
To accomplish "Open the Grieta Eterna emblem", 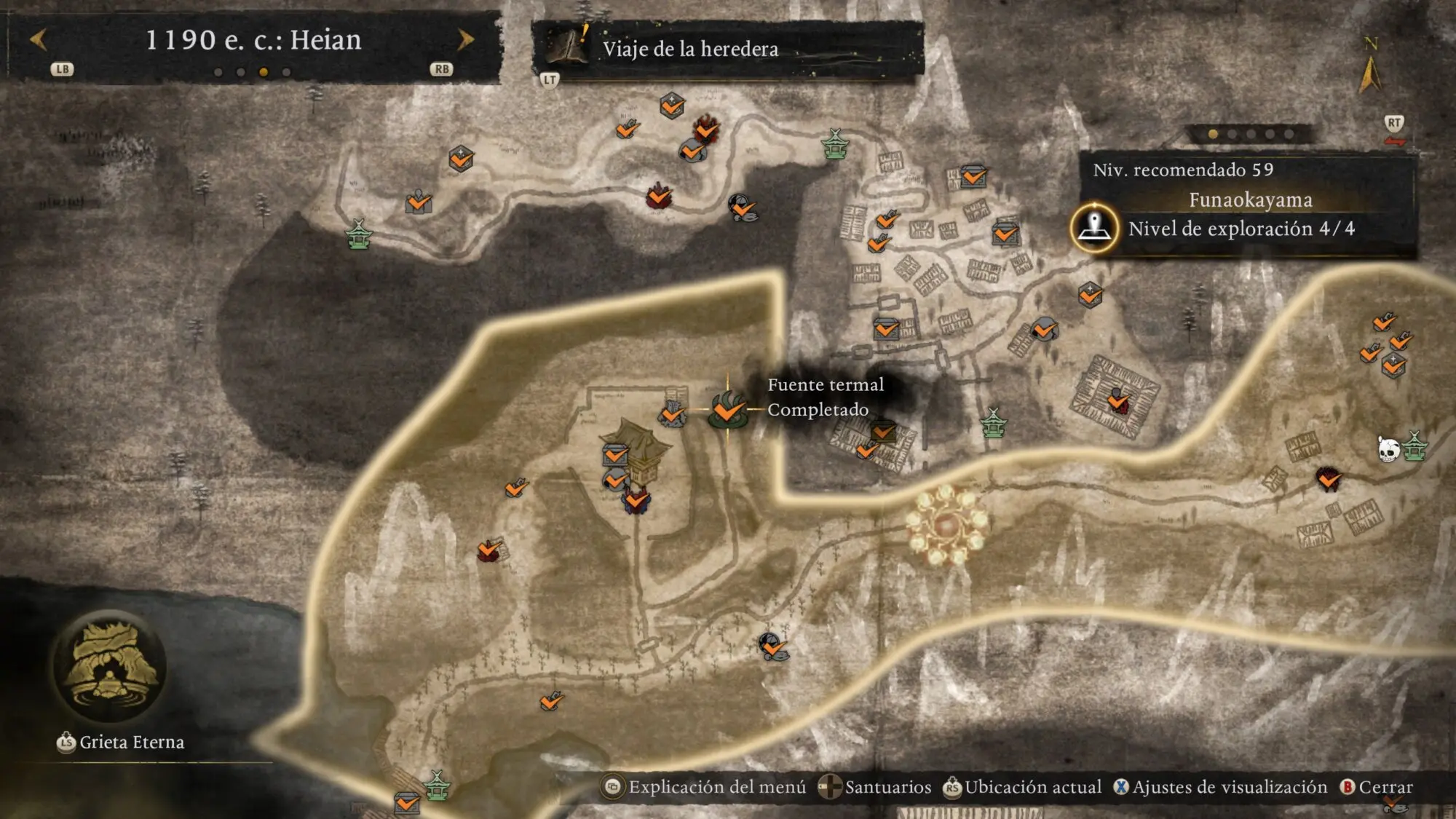I will tap(109, 668).
